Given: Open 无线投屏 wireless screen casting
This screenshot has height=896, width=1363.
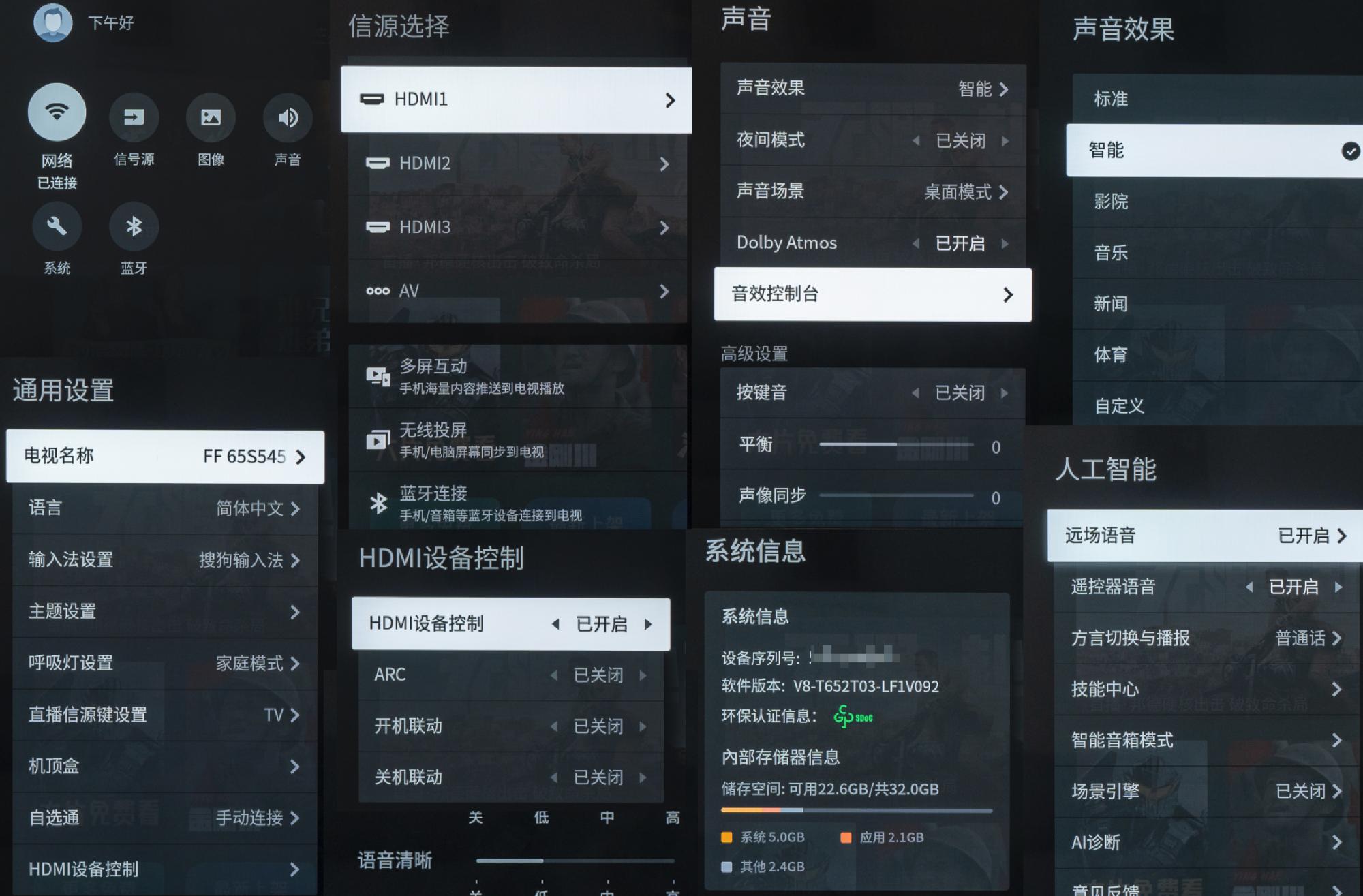Looking at the screenshot, I should 477,439.
